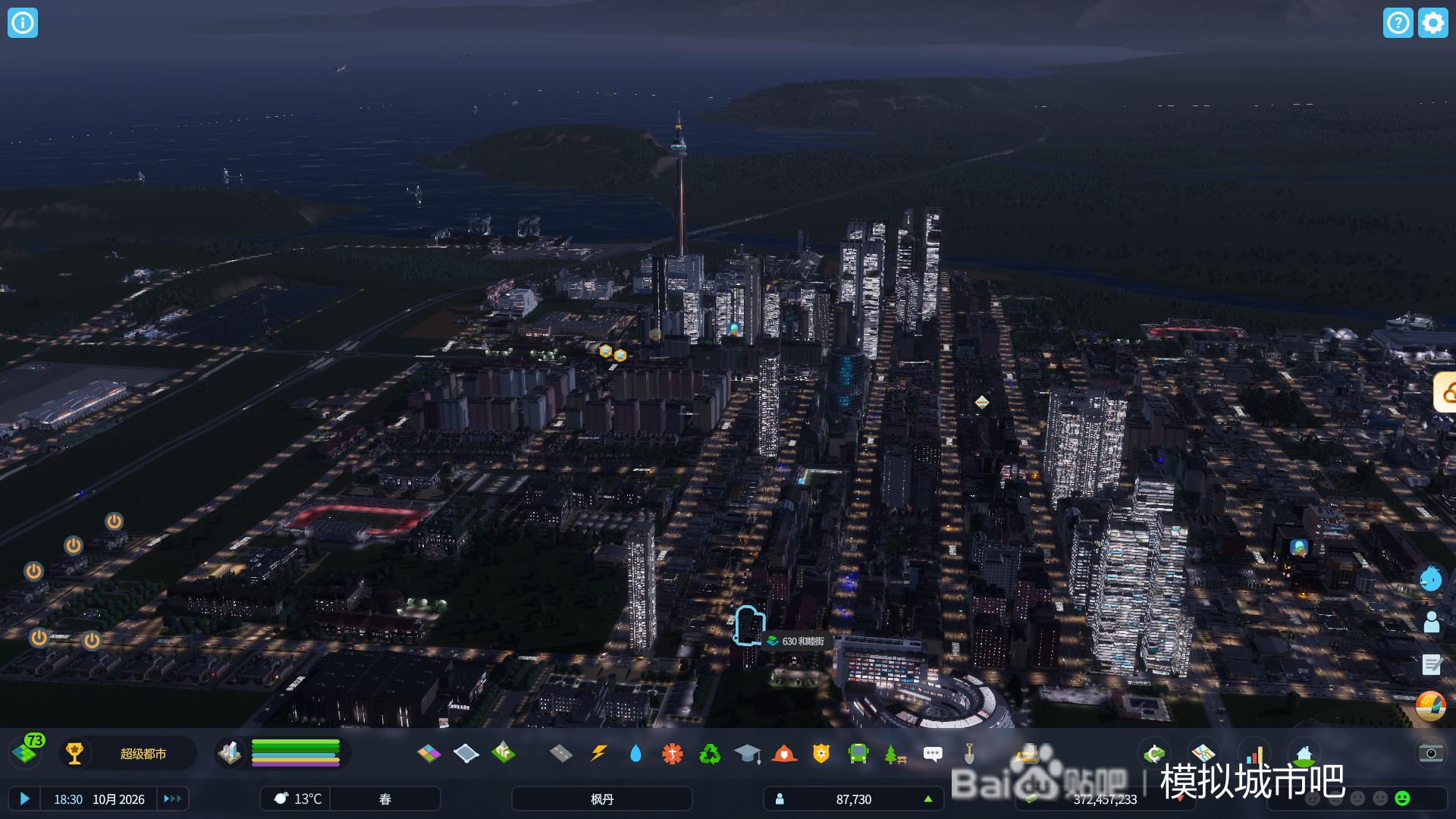Change simulation speed with triple arrows
Screen dimensions: 1456x819
(x=172, y=799)
